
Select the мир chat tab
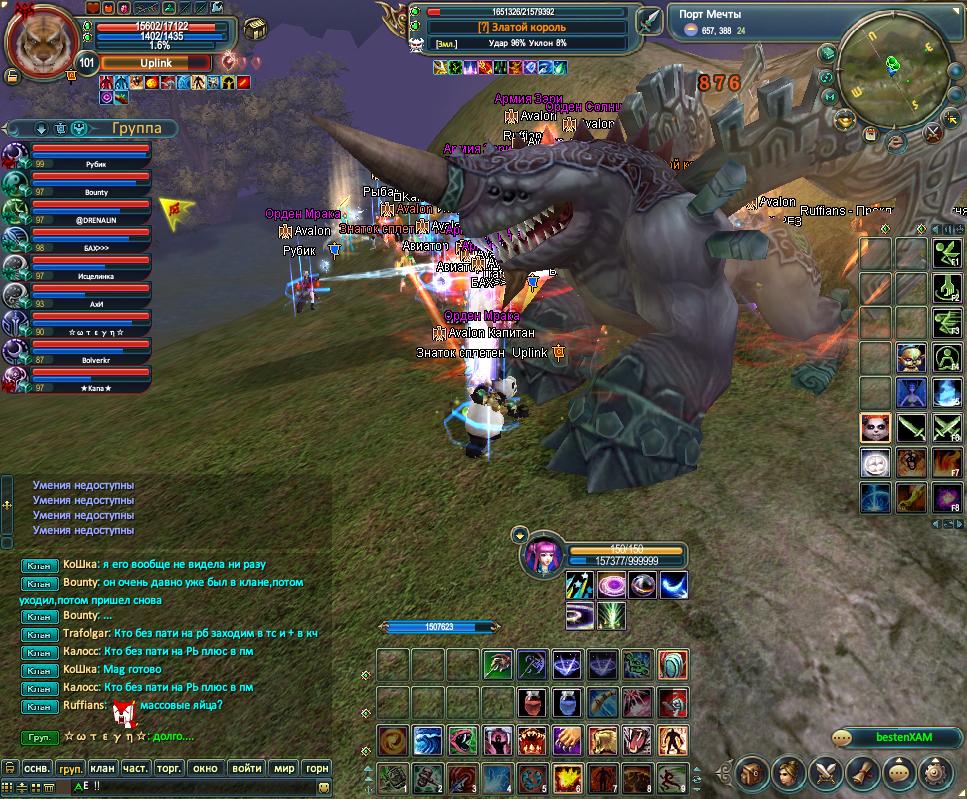(284, 768)
